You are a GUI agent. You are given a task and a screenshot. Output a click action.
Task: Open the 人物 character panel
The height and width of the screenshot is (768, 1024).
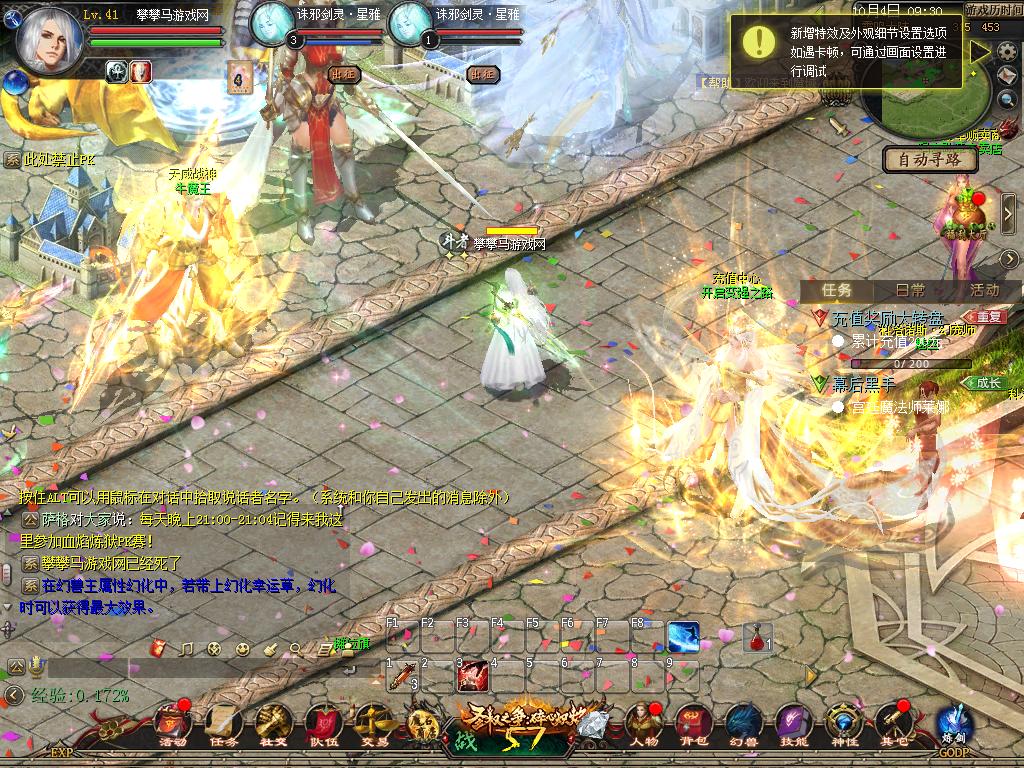[643, 723]
